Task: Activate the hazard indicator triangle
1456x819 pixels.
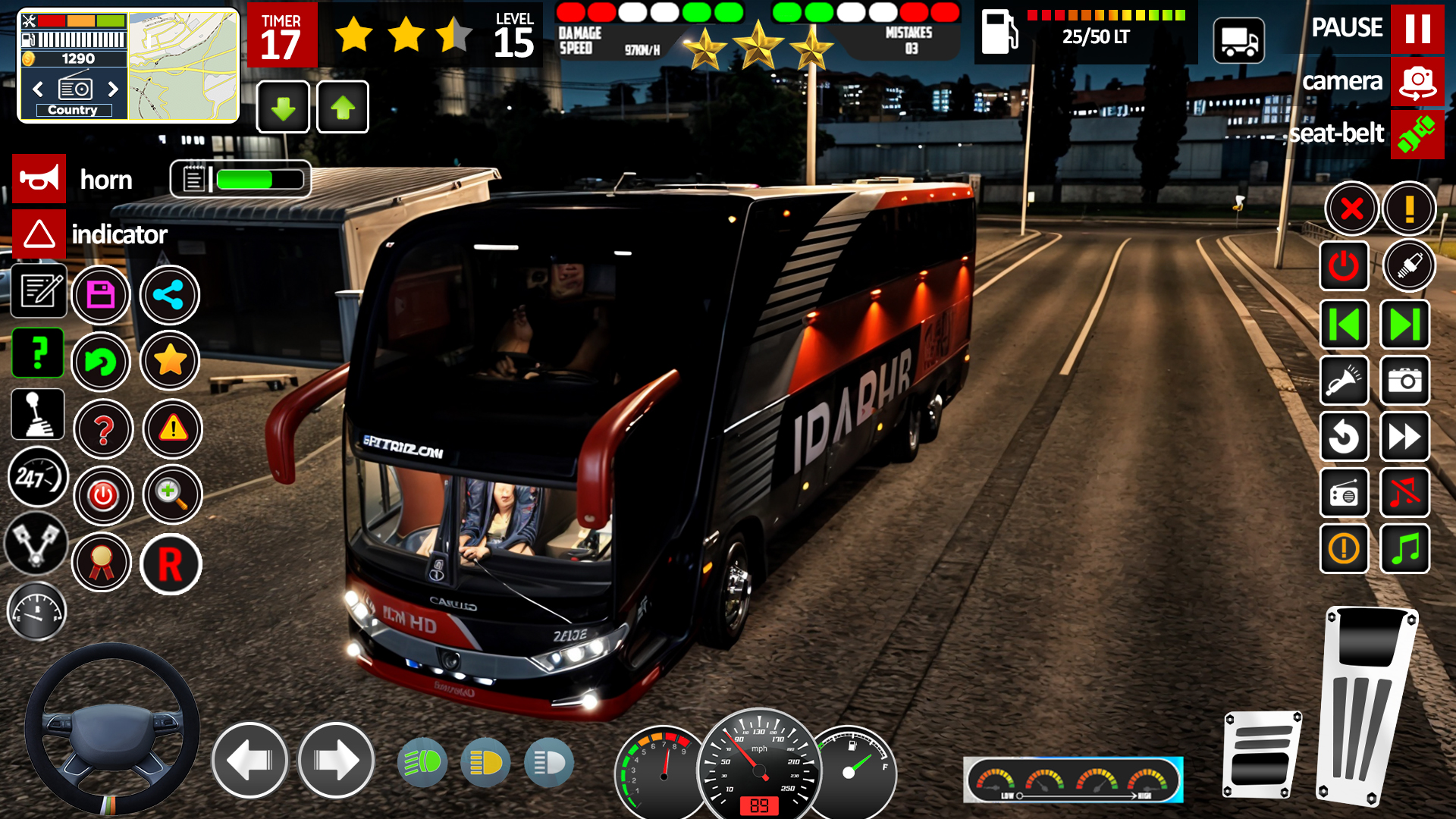Action: coord(38,234)
